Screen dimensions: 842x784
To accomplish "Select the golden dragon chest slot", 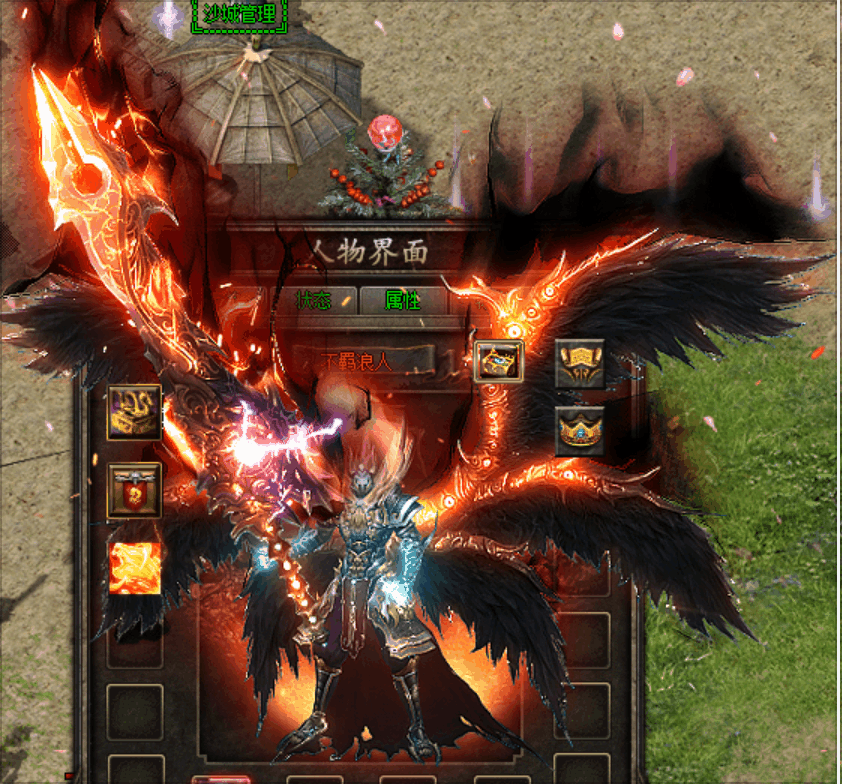I will coord(134,411).
